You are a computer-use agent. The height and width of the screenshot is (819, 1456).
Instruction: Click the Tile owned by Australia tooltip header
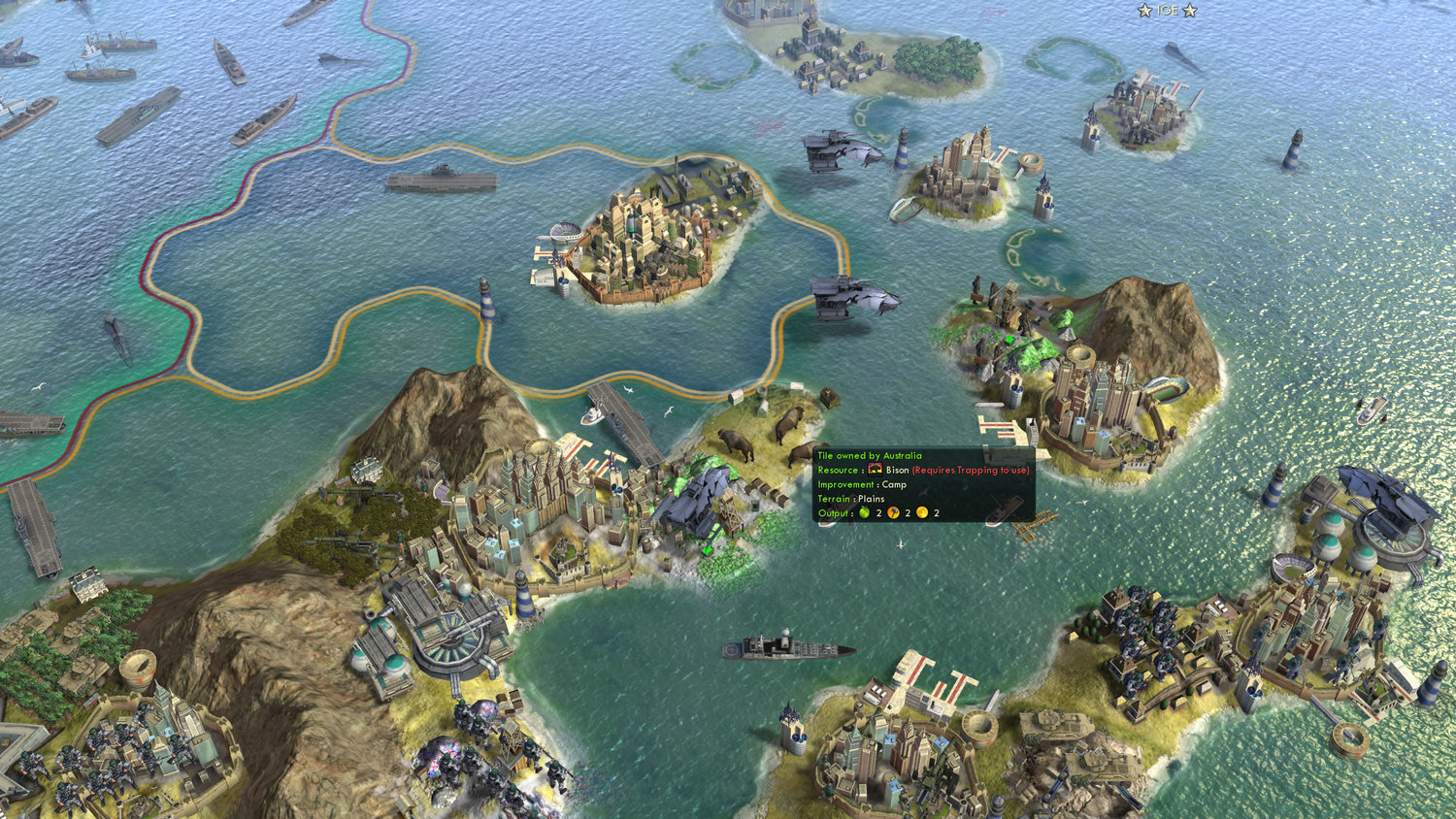[x=869, y=456]
